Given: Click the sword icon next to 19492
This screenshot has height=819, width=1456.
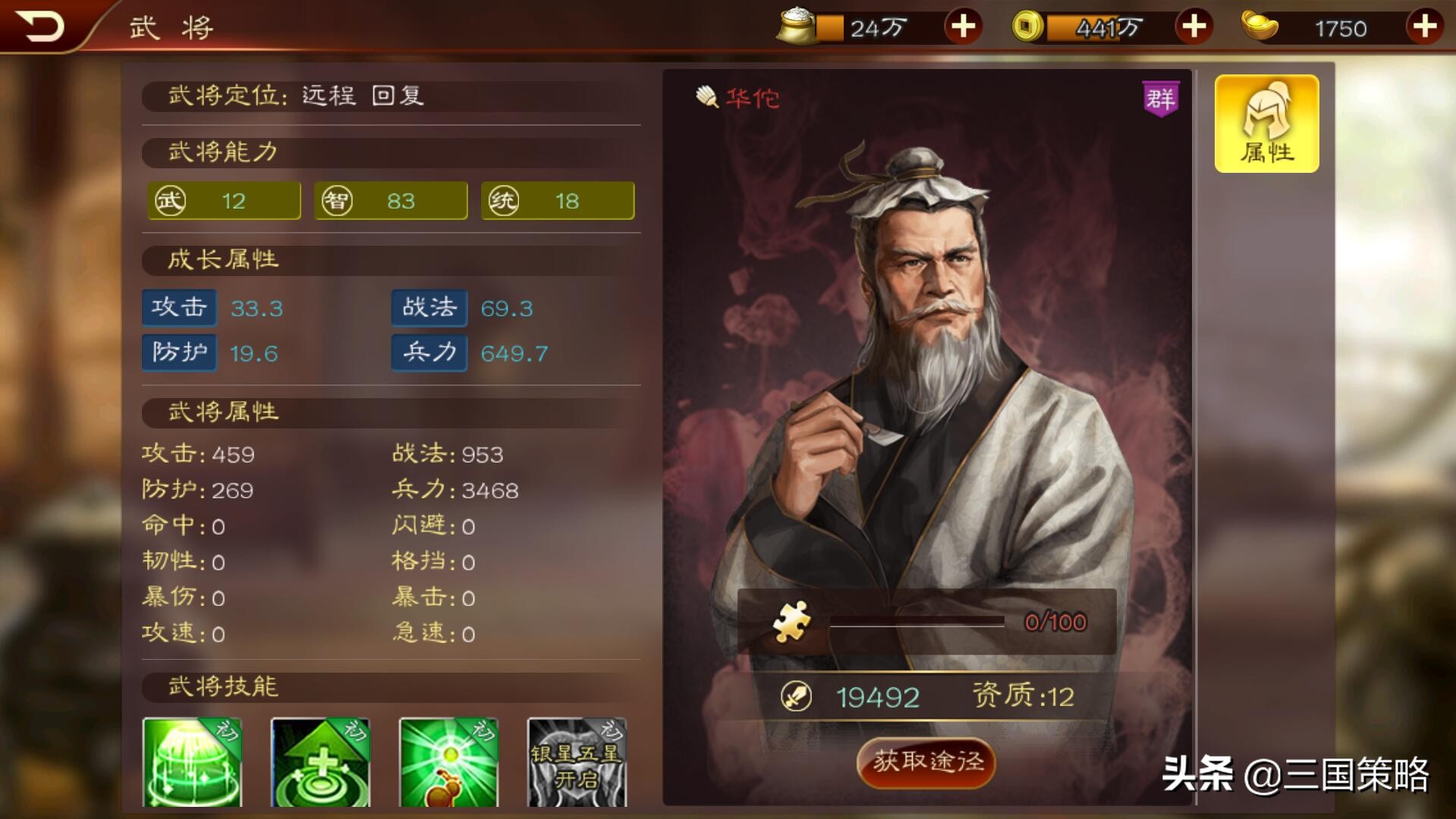Looking at the screenshot, I should 795,694.
